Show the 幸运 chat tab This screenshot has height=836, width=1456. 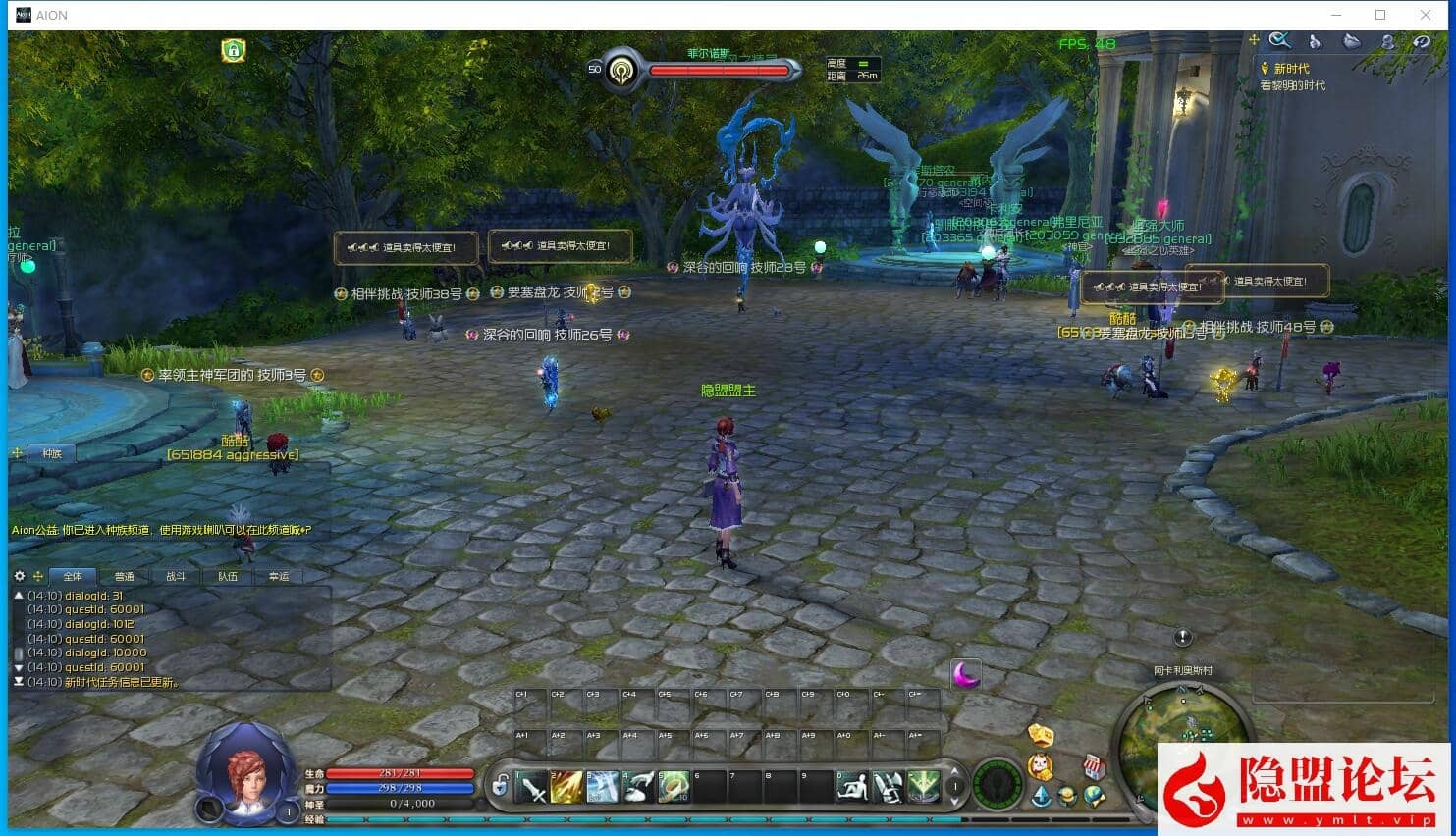tap(279, 577)
